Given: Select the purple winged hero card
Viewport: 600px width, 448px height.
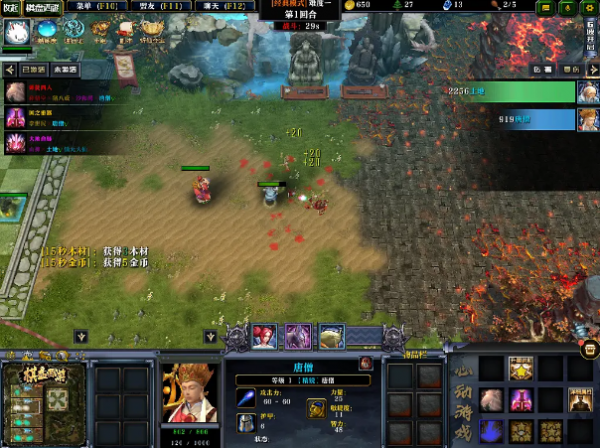Looking at the screenshot, I should [x=298, y=336].
